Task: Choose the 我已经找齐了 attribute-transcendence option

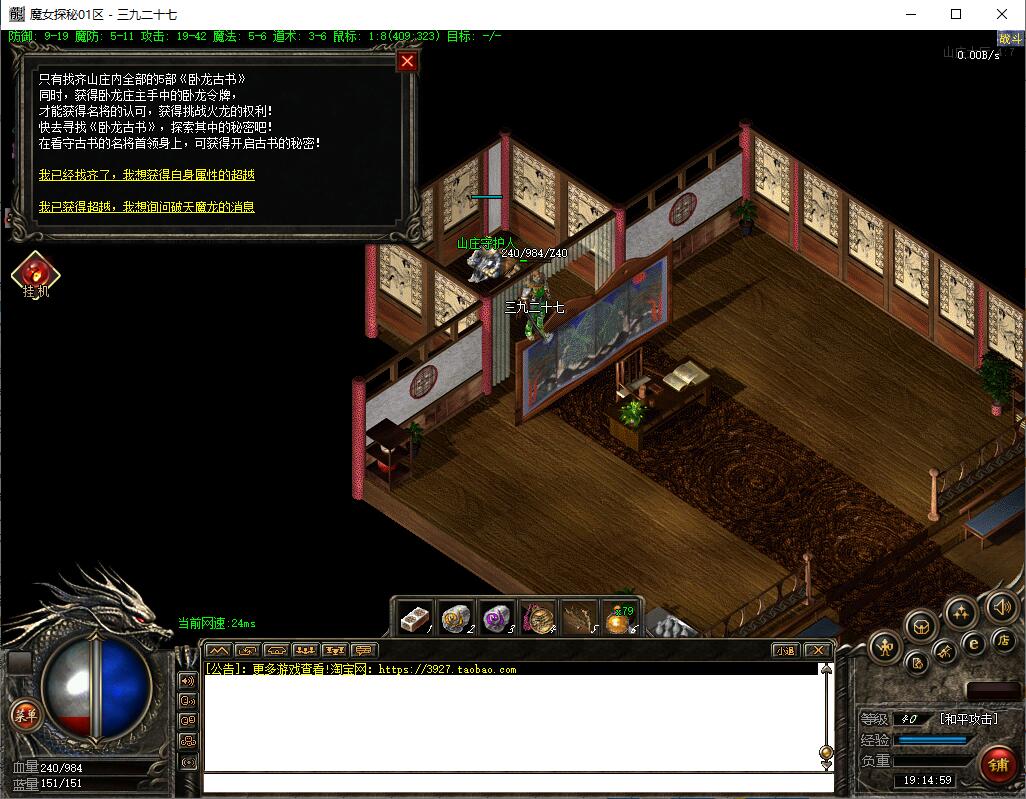Action: click(x=146, y=175)
